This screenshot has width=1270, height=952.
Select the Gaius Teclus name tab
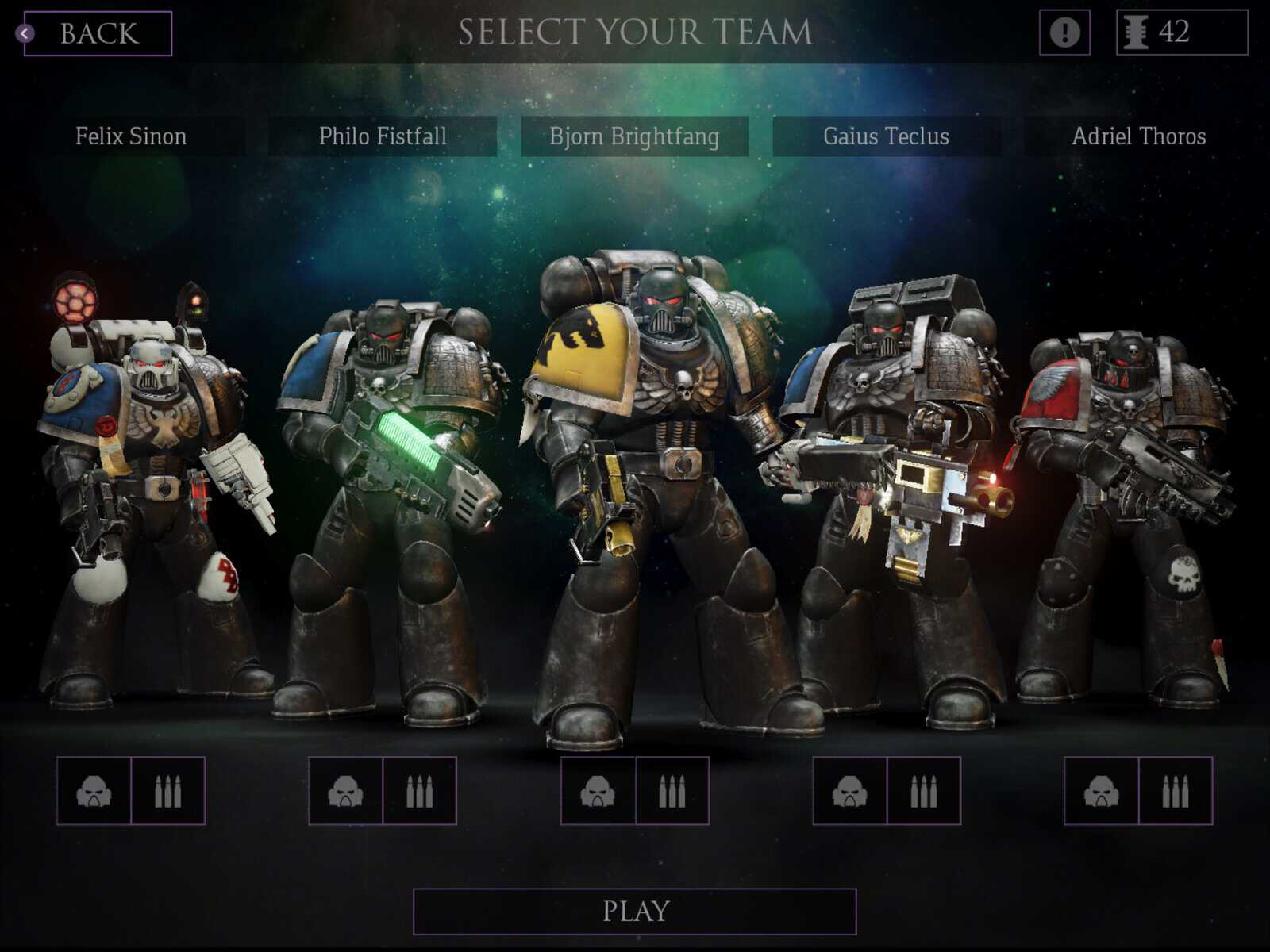[x=887, y=136]
